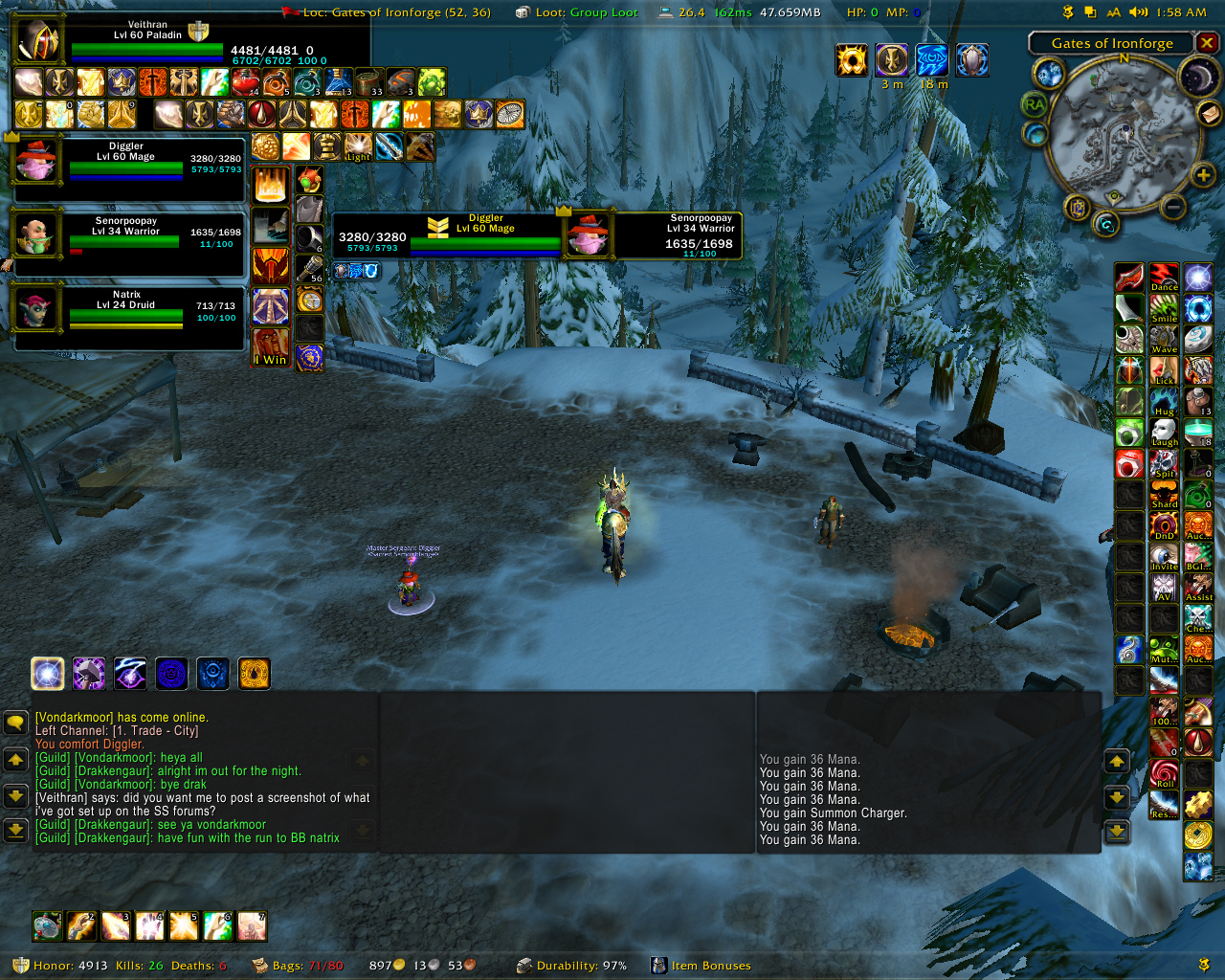Click the minimap zoom-in plus button
Image resolution: width=1225 pixels, height=980 pixels.
[1203, 175]
